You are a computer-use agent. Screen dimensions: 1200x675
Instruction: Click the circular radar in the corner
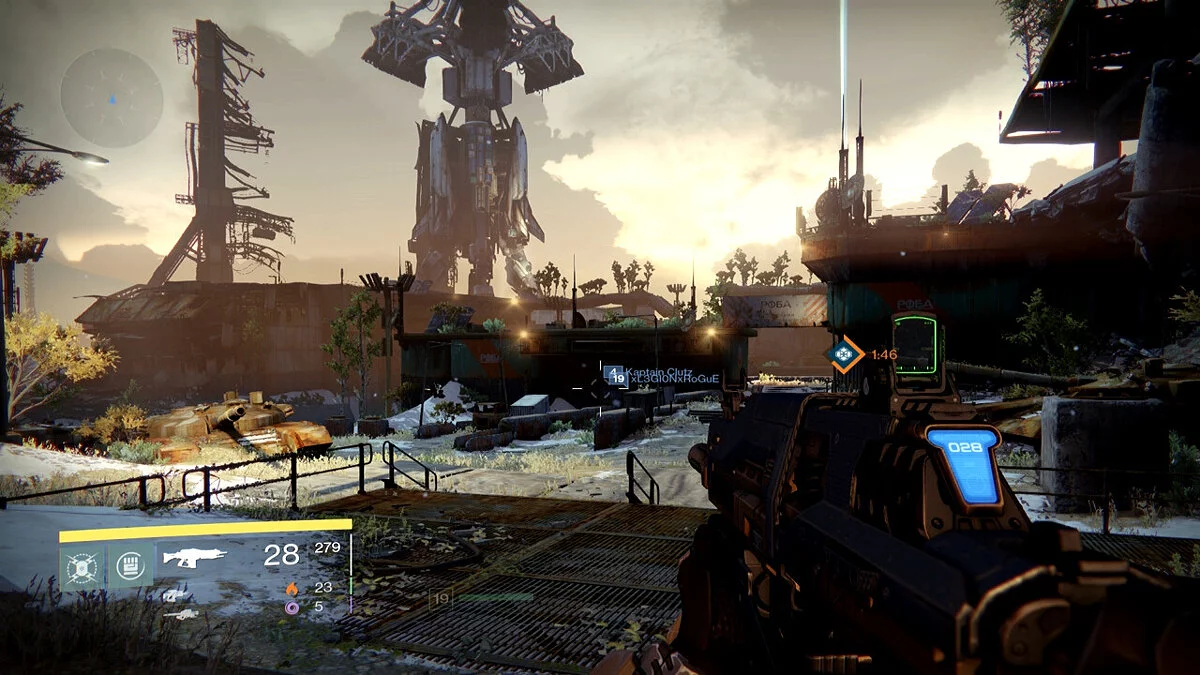pos(112,98)
